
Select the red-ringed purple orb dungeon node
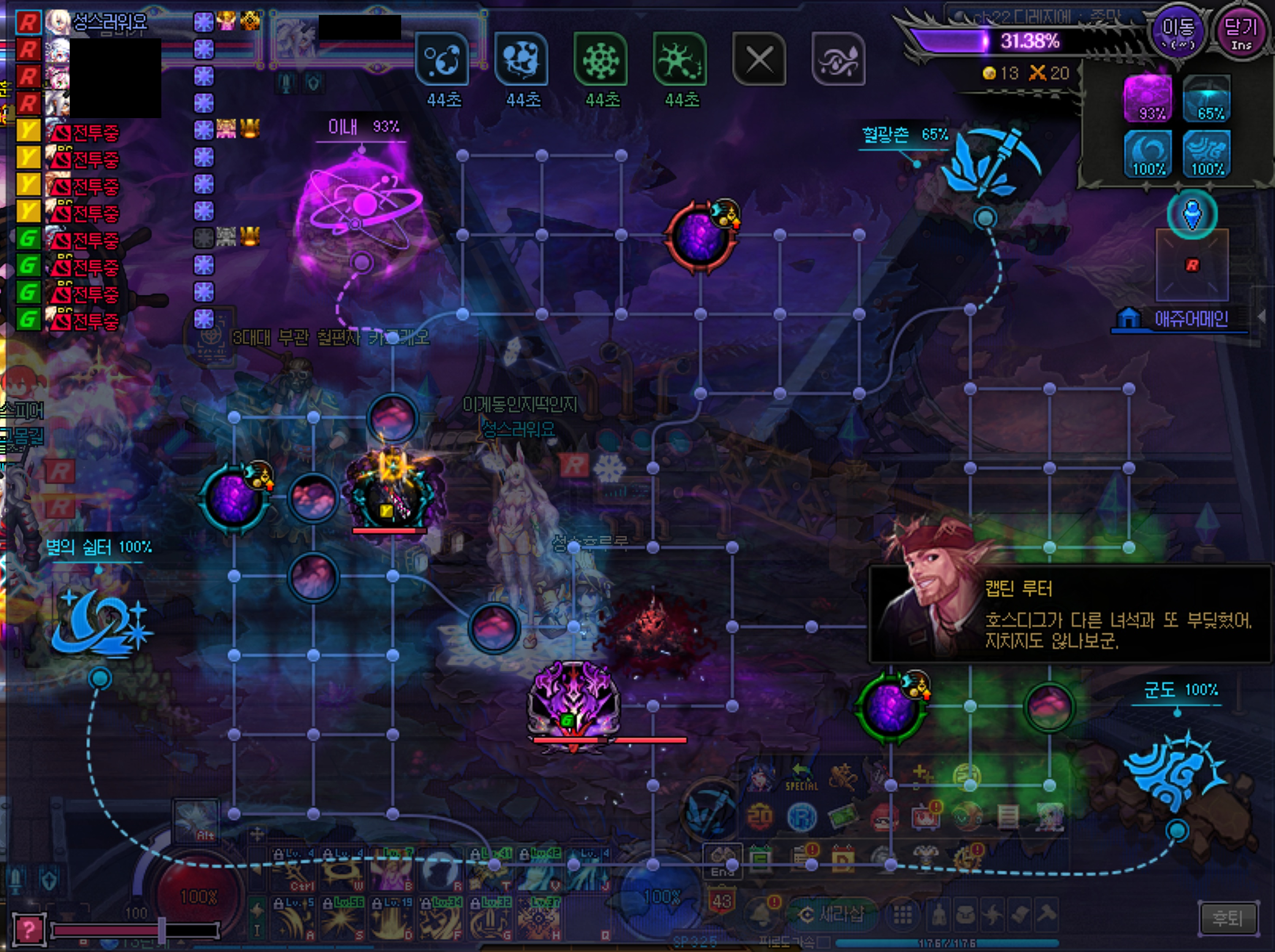click(699, 237)
